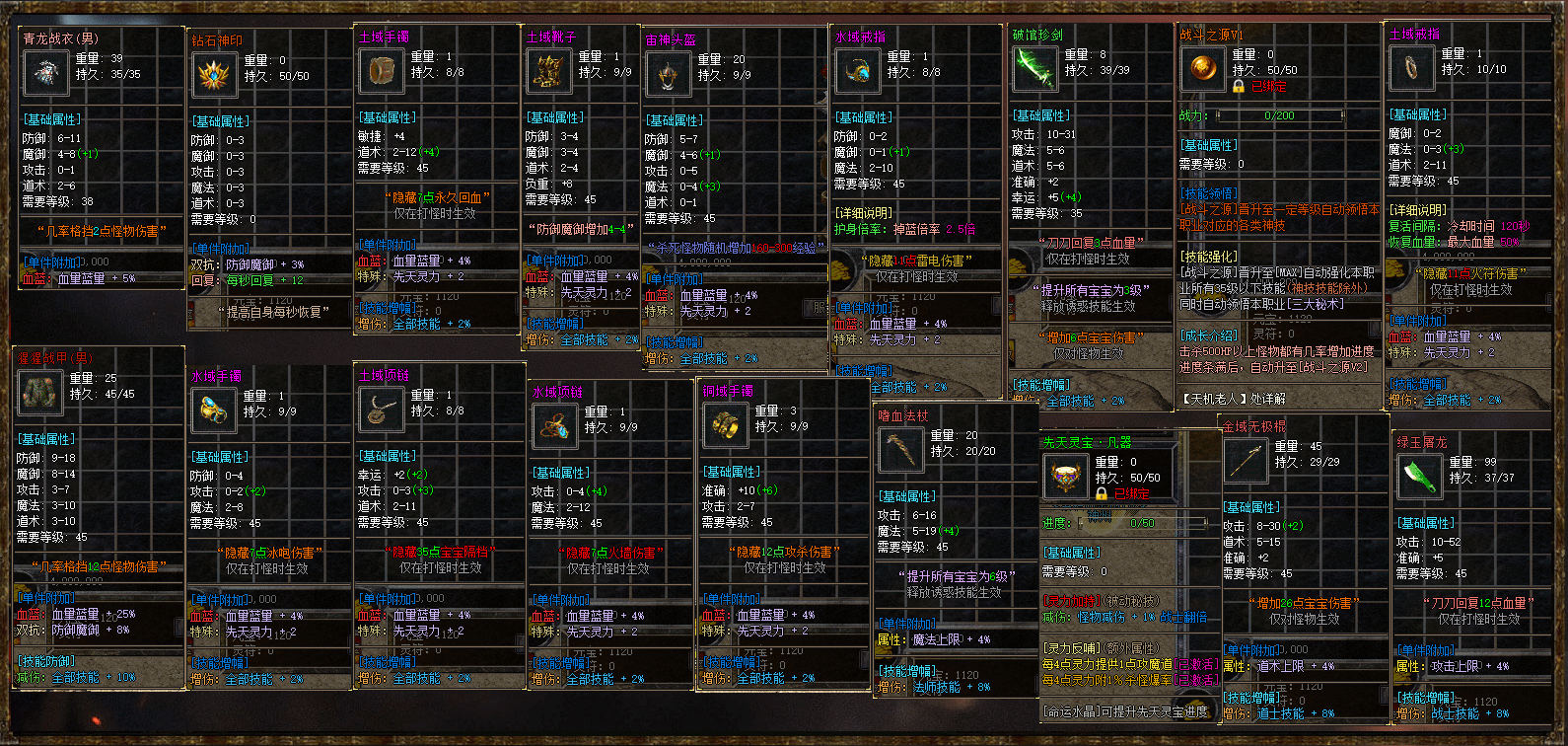Select the 水域戒指 ring icon

[857, 71]
